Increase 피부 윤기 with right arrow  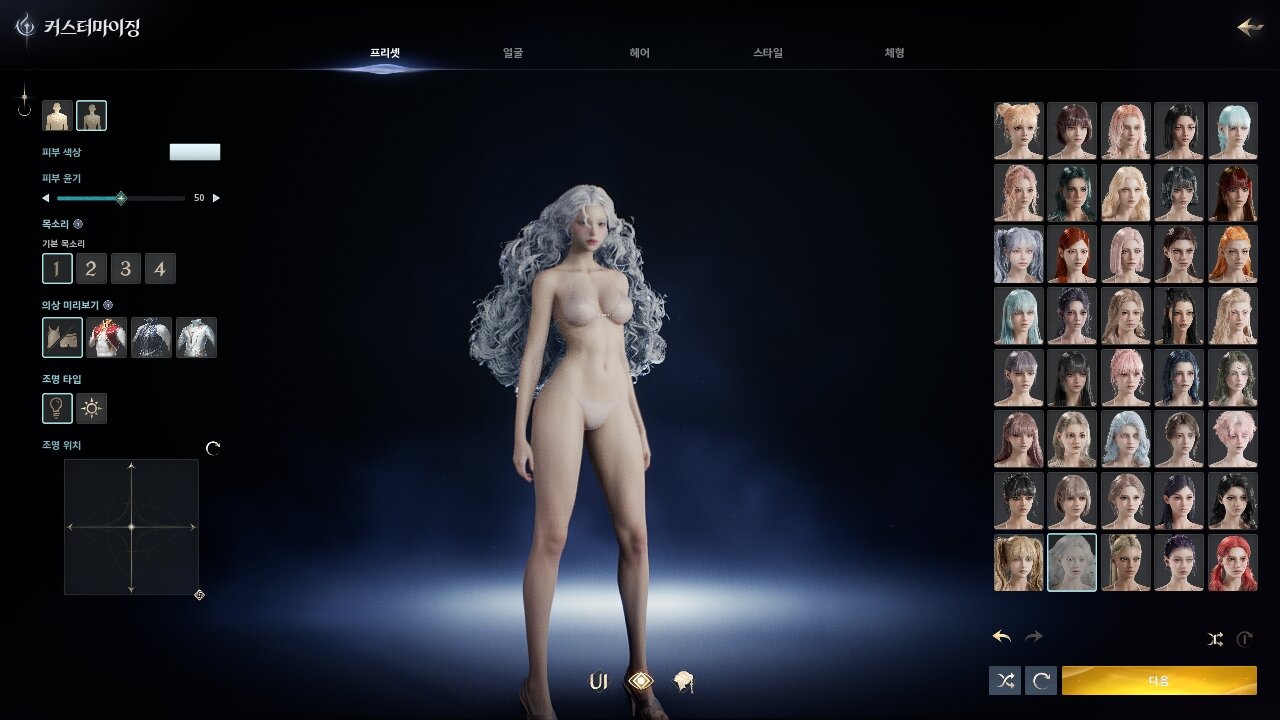tap(216, 198)
